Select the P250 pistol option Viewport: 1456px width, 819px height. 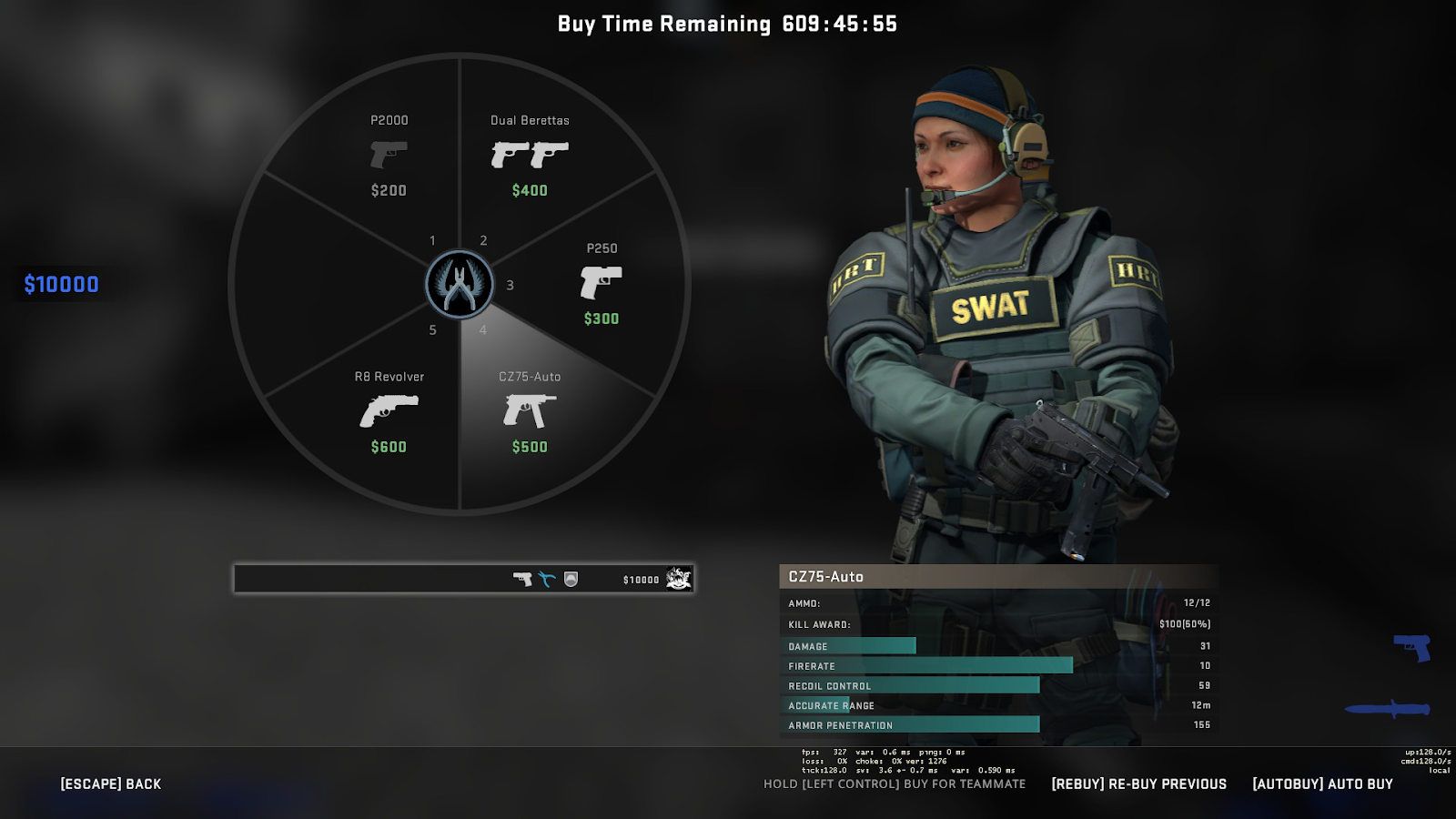pyautogui.click(x=601, y=283)
